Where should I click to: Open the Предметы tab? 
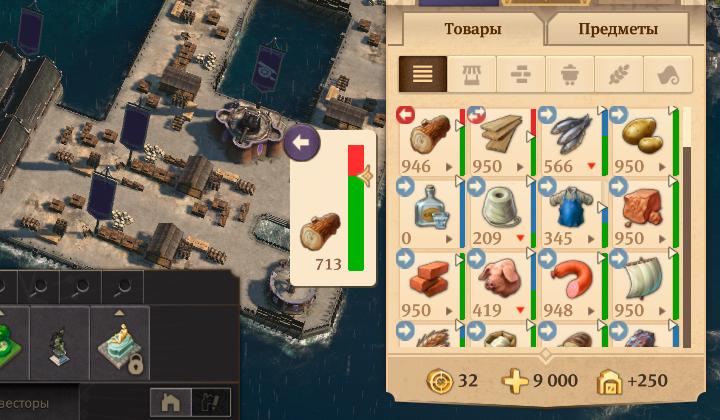pyautogui.click(x=617, y=29)
